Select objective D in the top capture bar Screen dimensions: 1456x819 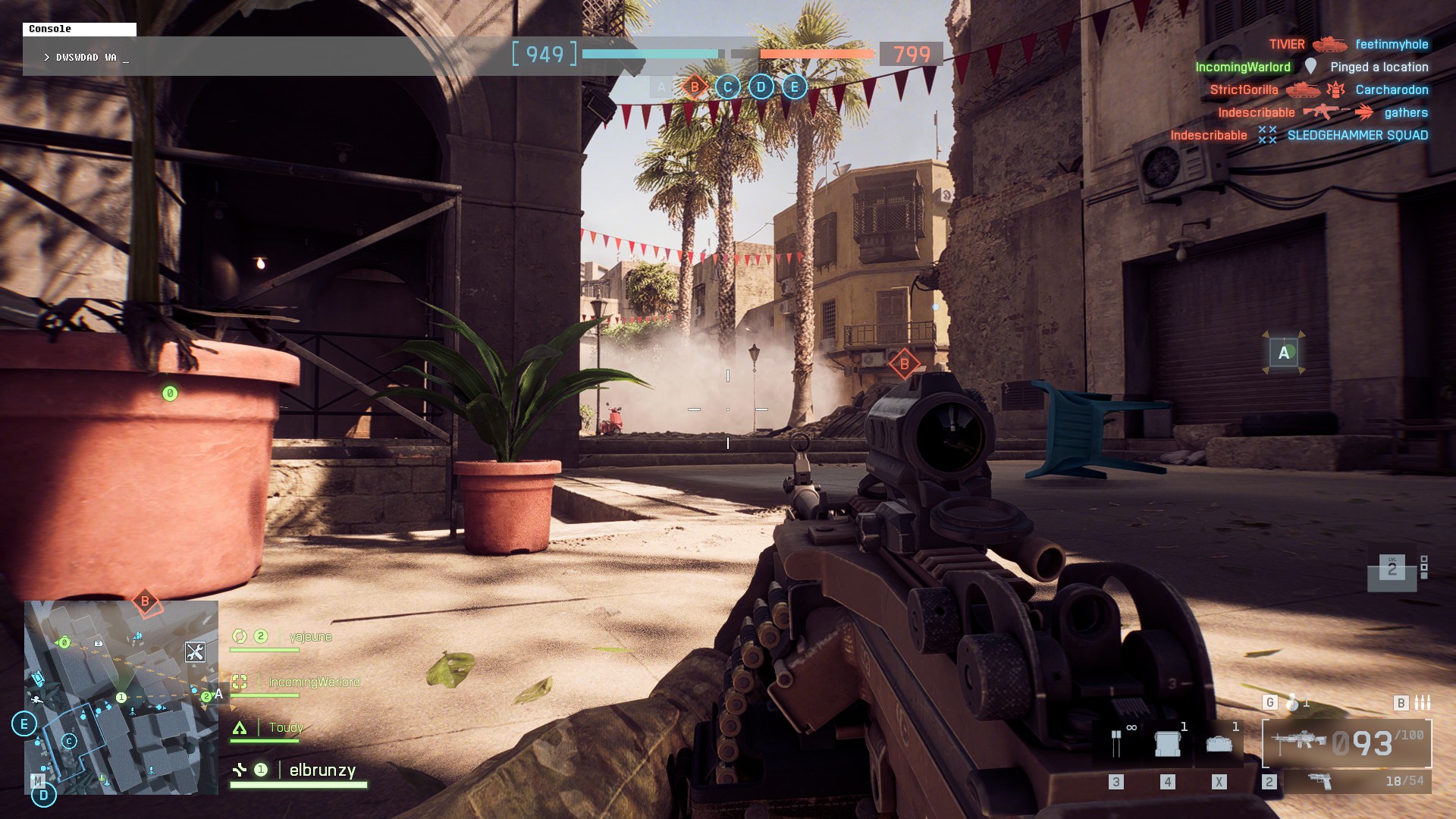point(761,87)
